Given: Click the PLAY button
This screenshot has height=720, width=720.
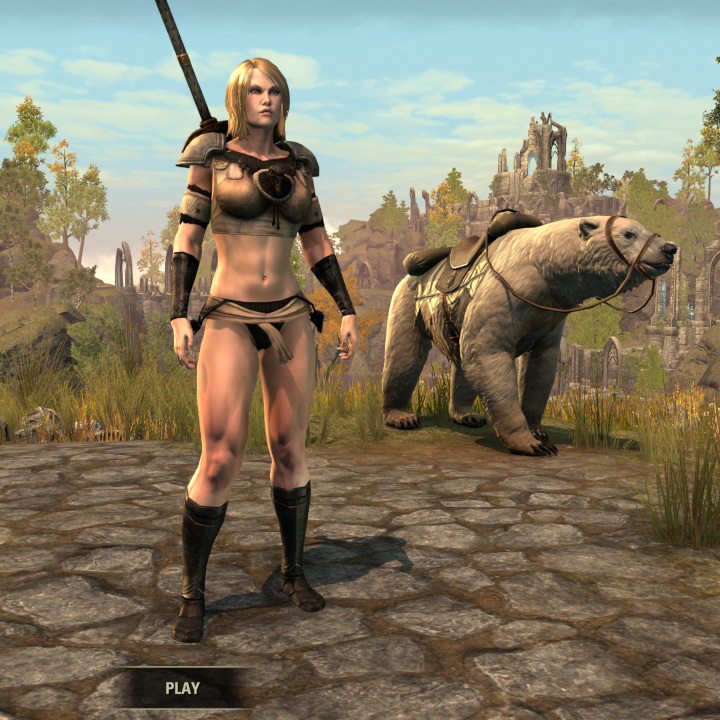Looking at the screenshot, I should click(182, 688).
